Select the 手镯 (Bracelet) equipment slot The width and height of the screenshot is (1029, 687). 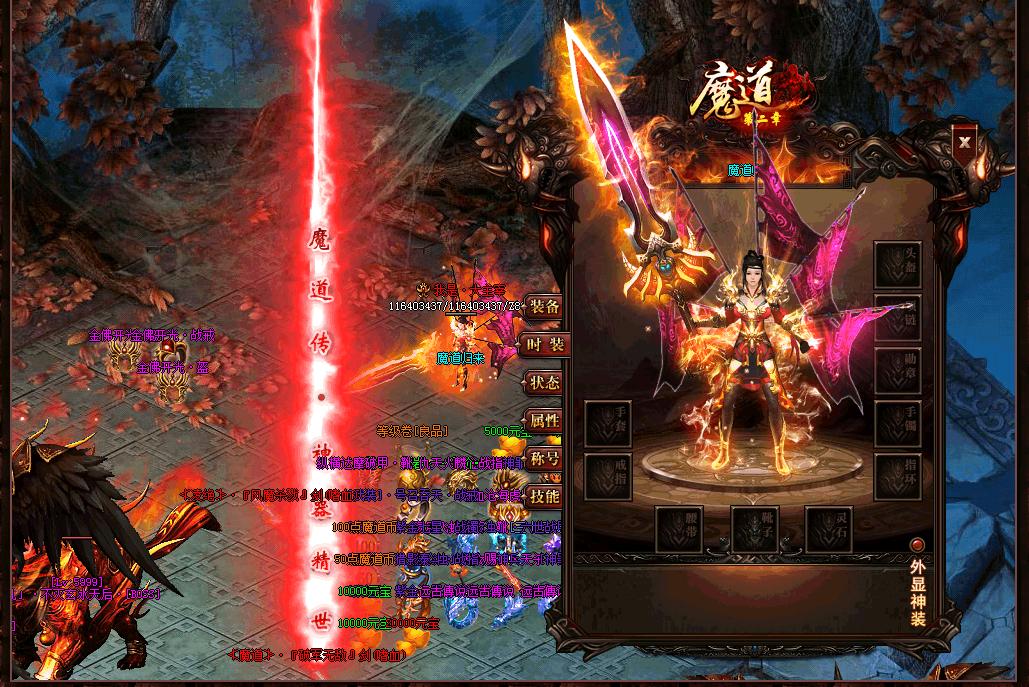[897, 424]
